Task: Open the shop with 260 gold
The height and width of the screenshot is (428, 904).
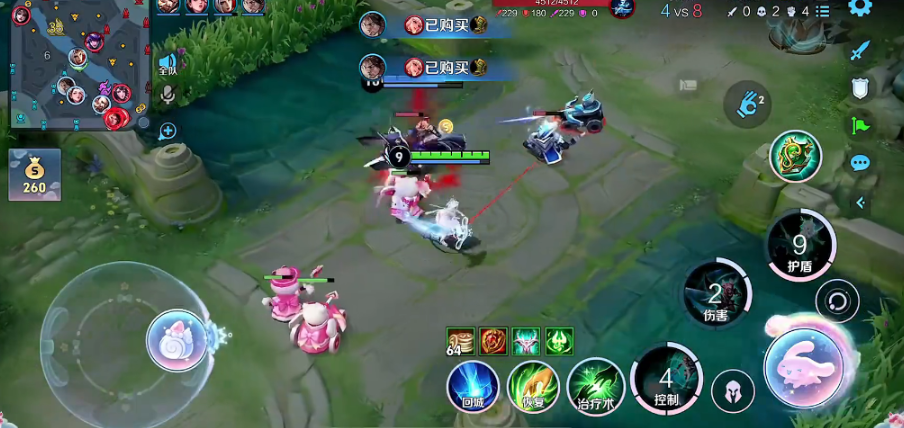Action: pyautogui.click(x=35, y=175)
